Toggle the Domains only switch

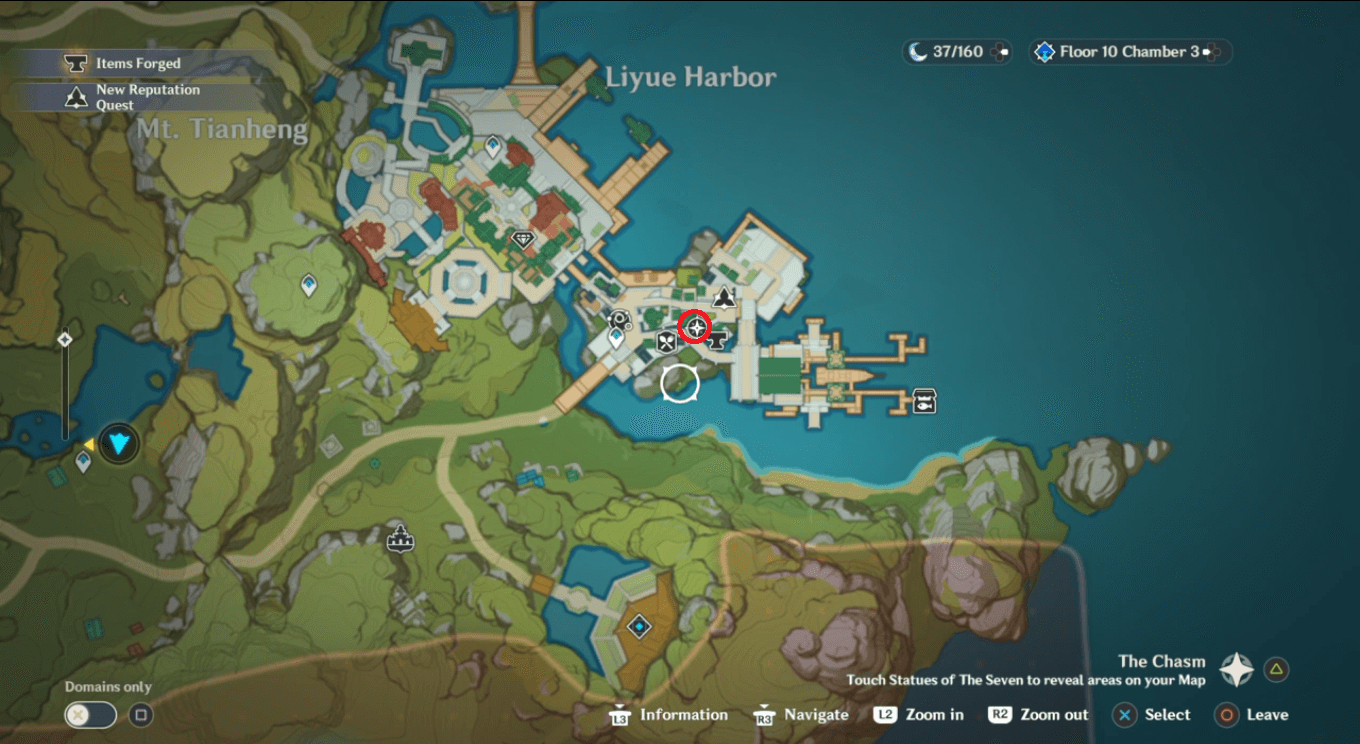pos(89,715)
